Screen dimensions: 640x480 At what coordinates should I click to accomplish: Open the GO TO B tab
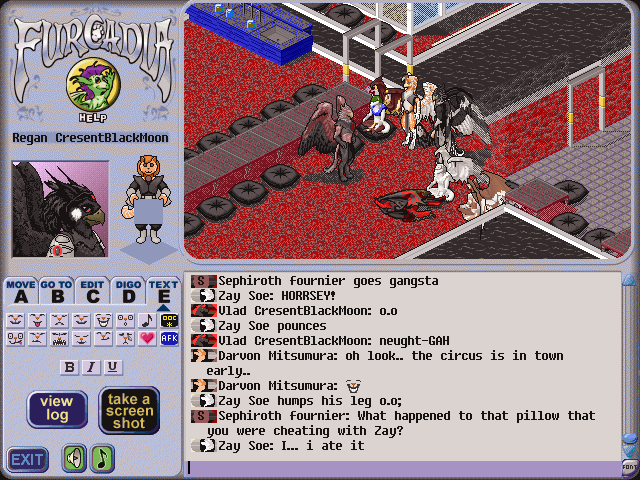tap(56, 290)
